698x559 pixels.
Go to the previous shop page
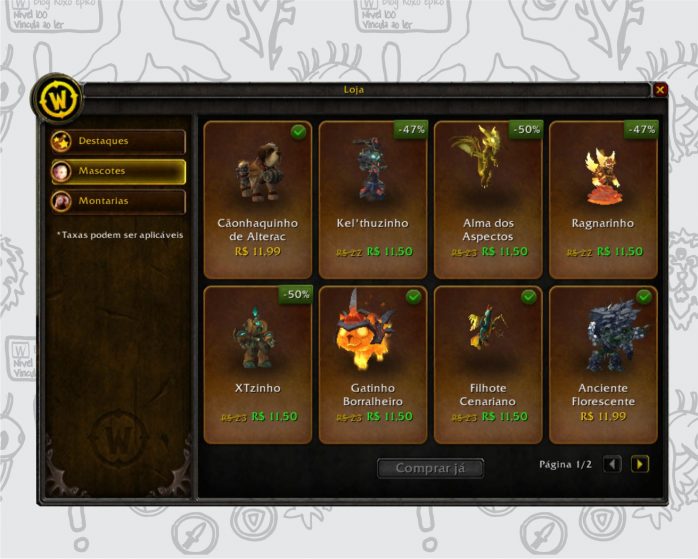point(613,464)
